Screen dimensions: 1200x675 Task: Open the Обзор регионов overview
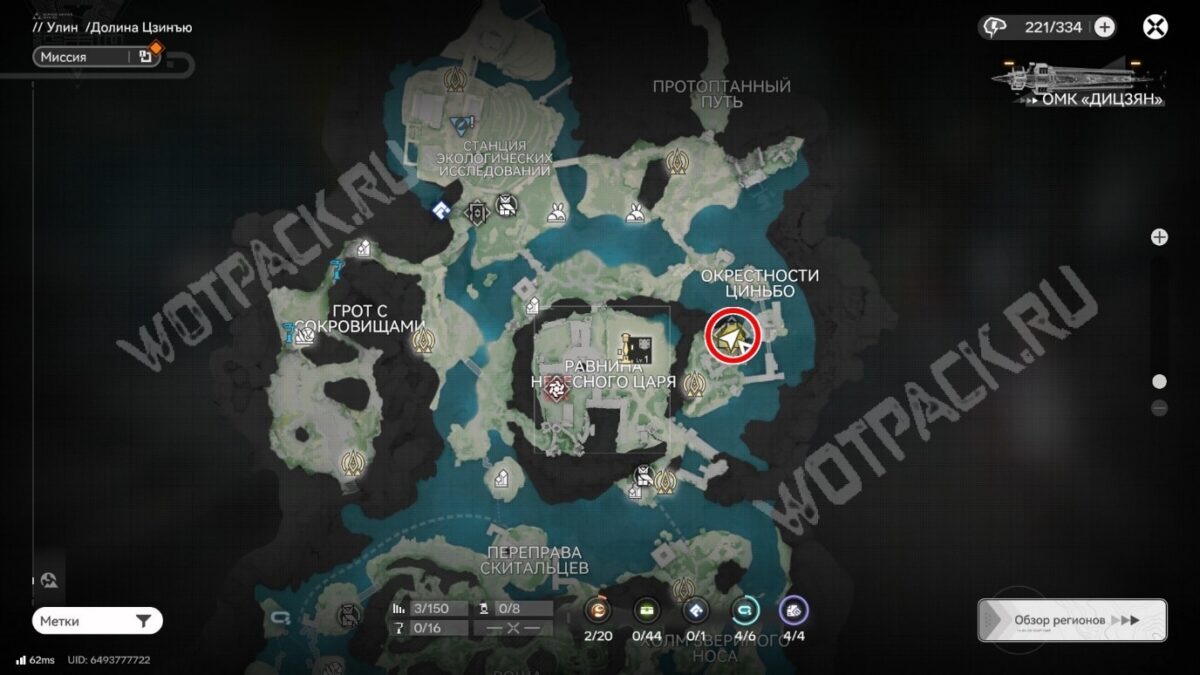tap(1072, 620)
